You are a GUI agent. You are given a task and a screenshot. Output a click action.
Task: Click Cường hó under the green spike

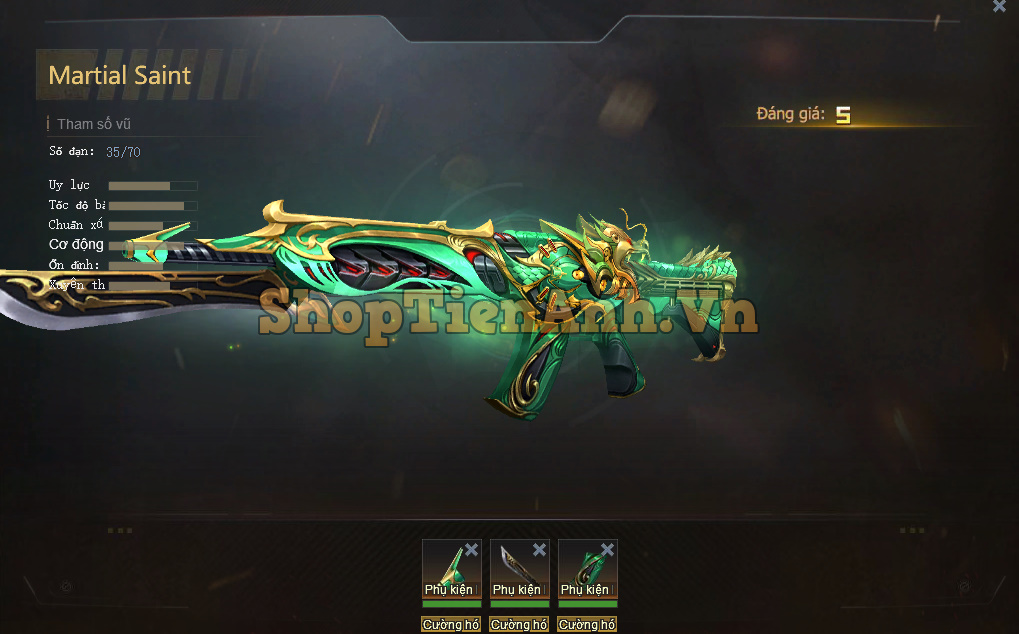coord(451,625)
